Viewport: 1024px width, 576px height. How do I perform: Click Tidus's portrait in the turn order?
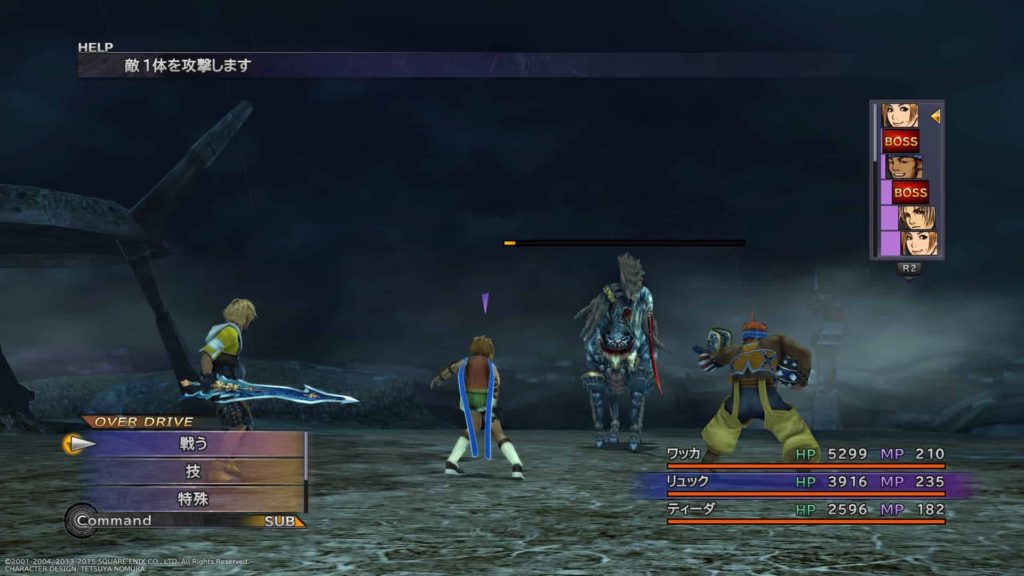913,217
